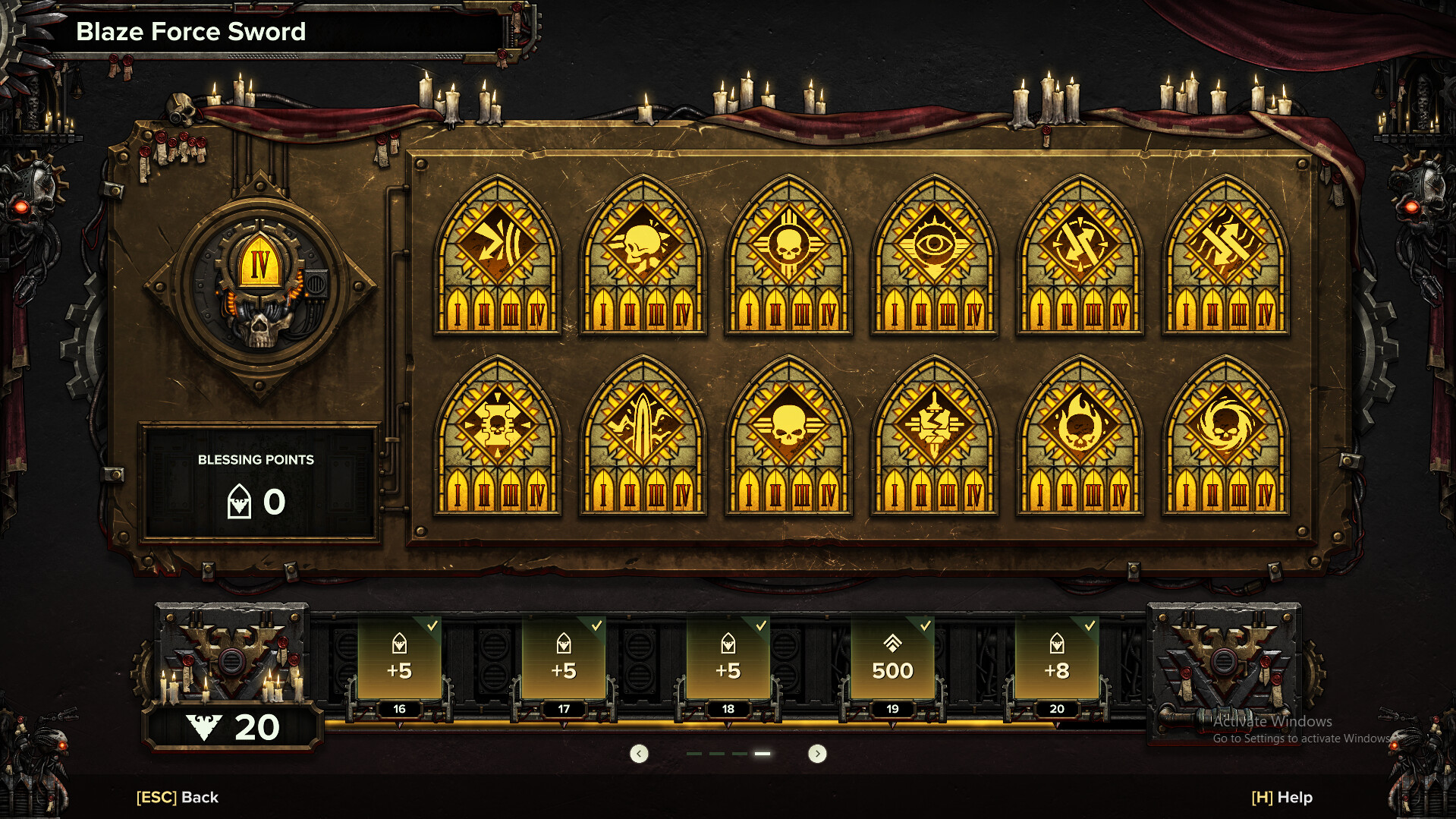Open the +8 reward at level 20
The height and width of the screenshot is (819, 1456).
pos(1057,659)
